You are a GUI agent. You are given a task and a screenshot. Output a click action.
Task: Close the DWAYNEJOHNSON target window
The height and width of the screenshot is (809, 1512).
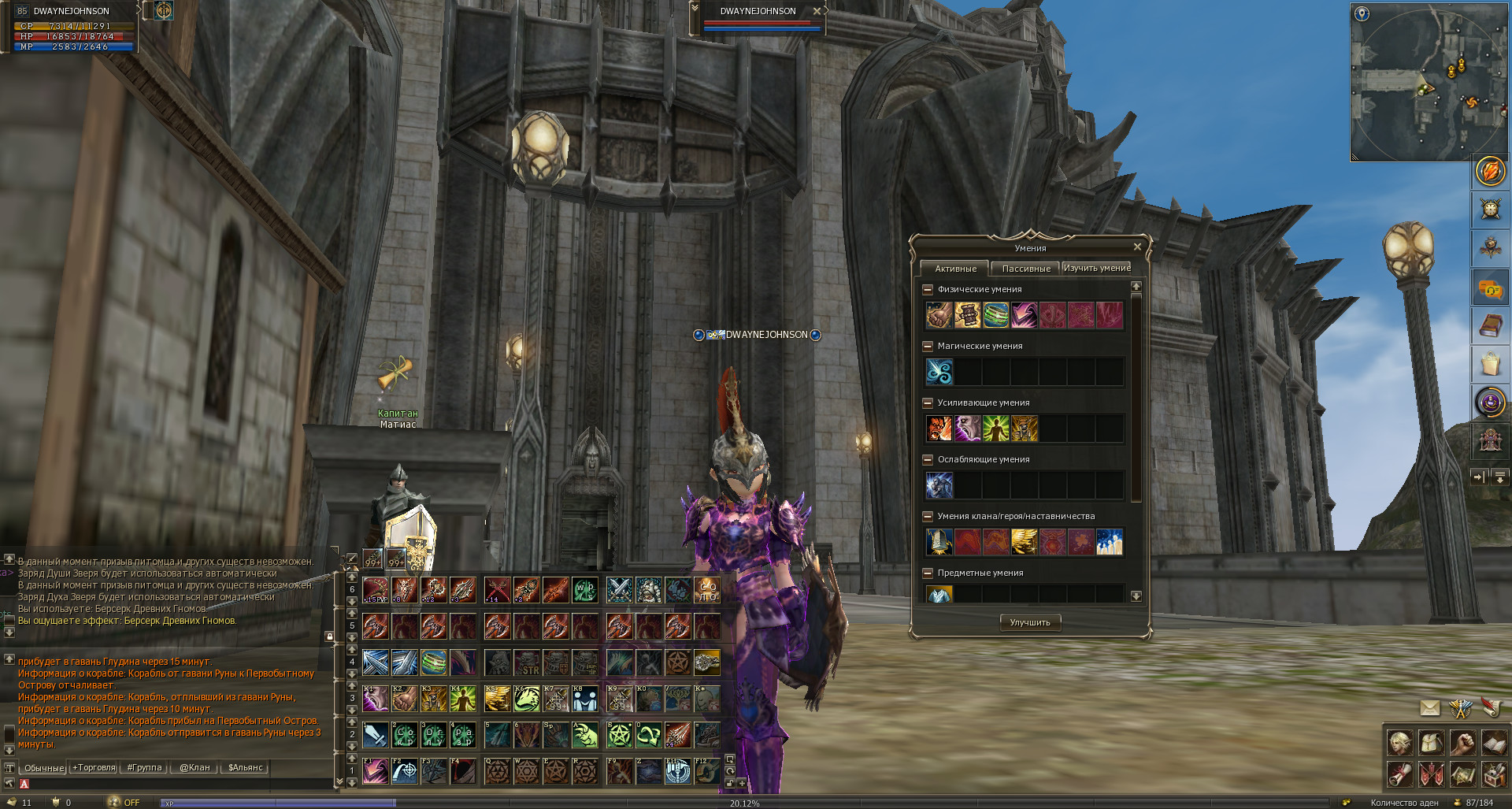817,11
